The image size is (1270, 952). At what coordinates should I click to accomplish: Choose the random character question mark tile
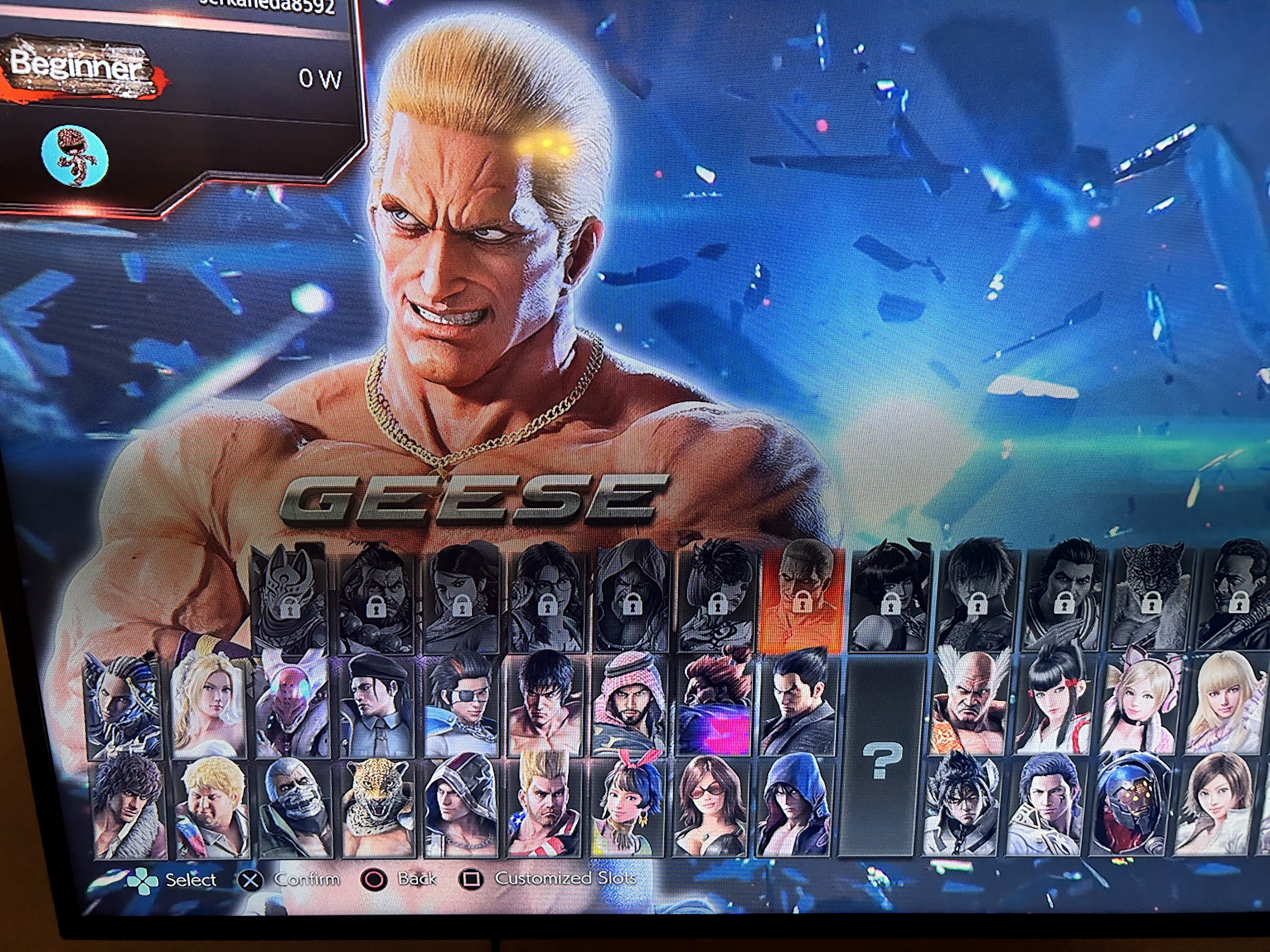coord(881,757)
